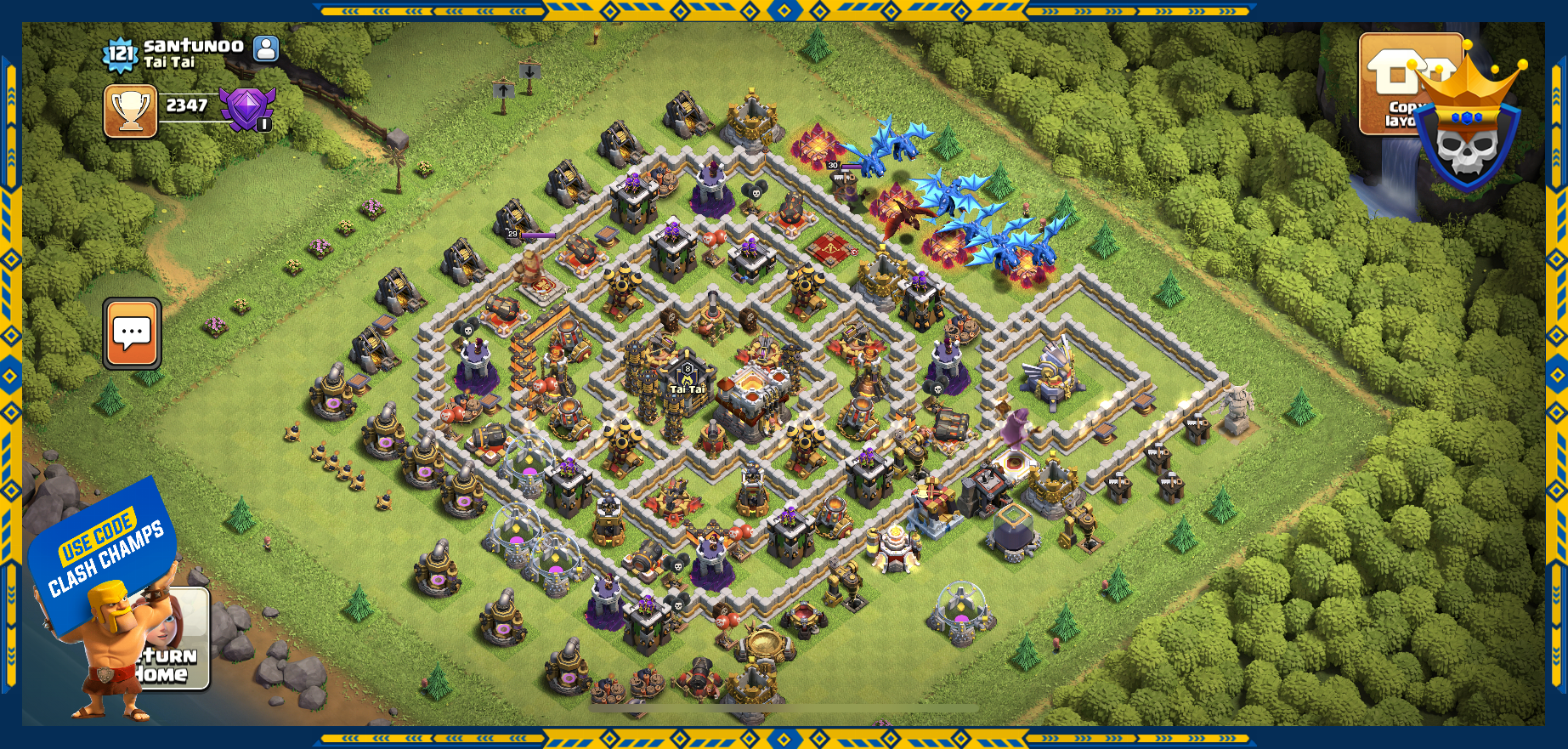This screenshot has height=749, width=1568.
Task: Select the gold trophy icon
Action: (131, 111)
